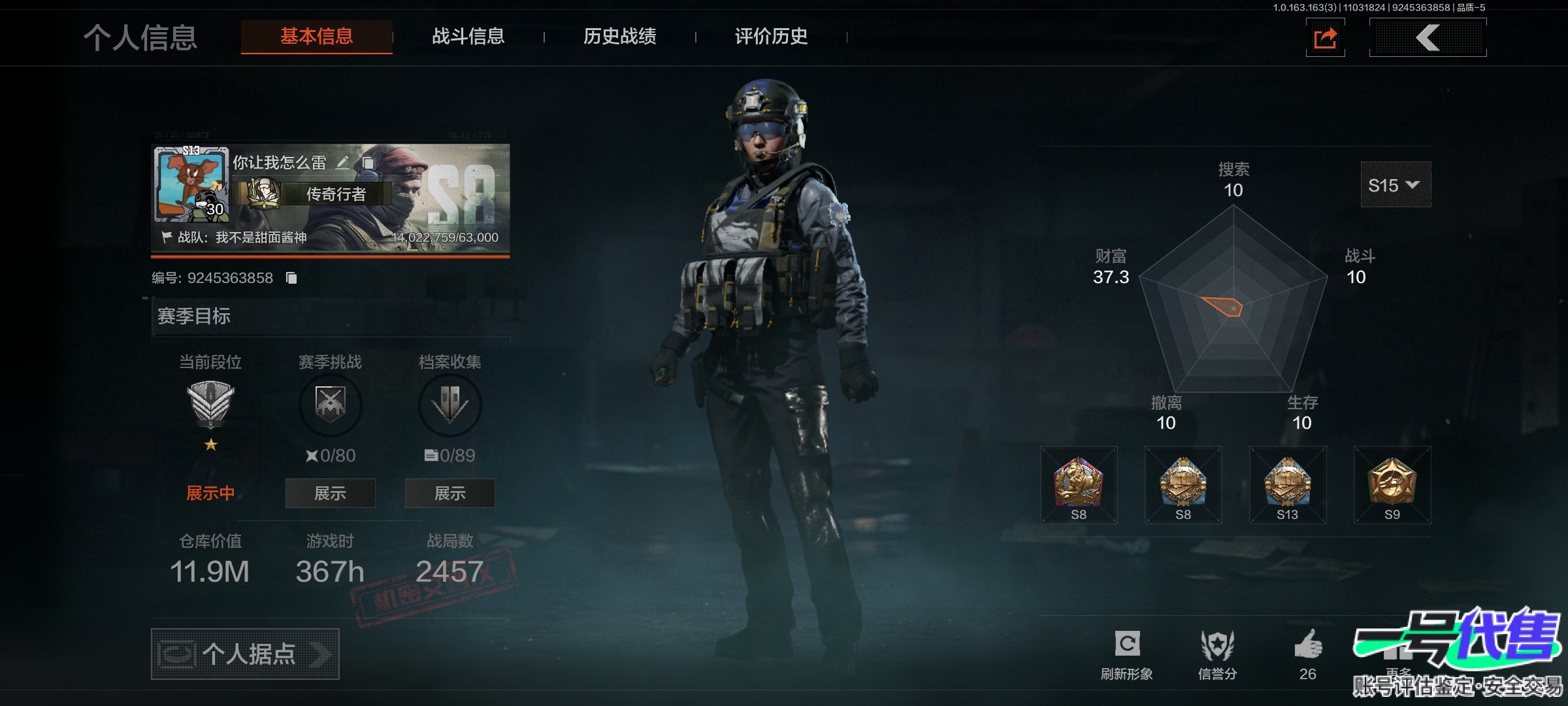
Task: Go to the 基本信息 tab
Action: pos(316,37)
